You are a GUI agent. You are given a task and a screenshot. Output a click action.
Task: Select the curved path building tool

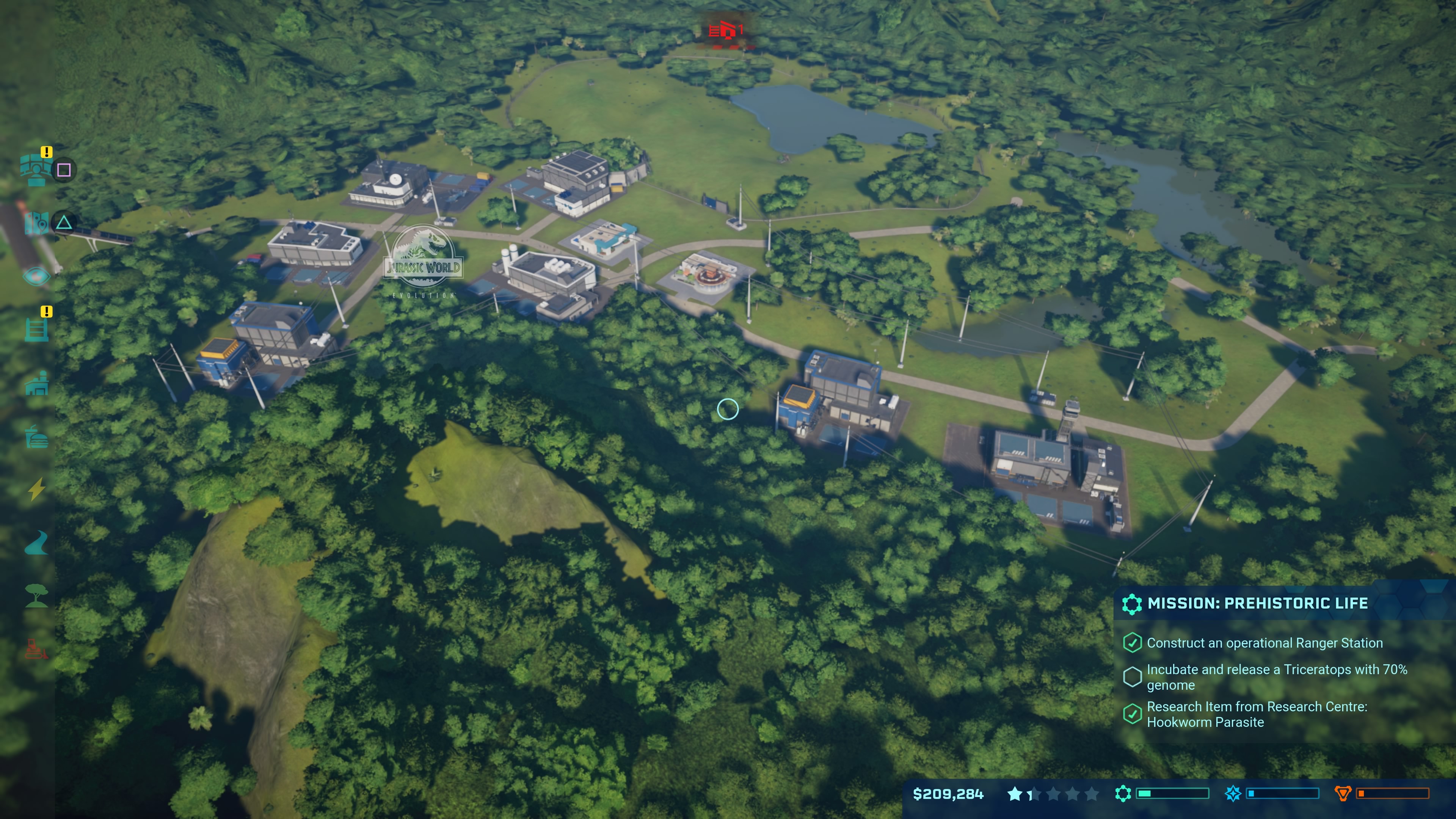click(x=36, y=543)
